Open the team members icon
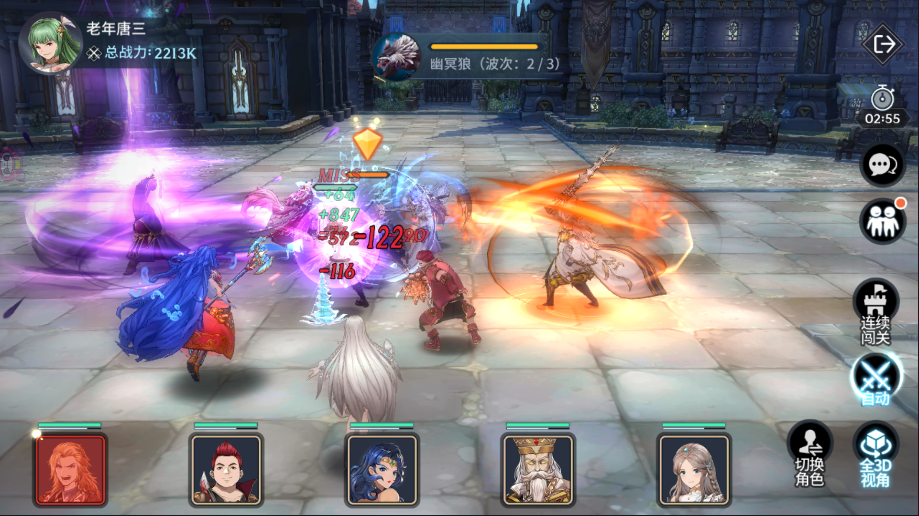 tap(881, 220)
